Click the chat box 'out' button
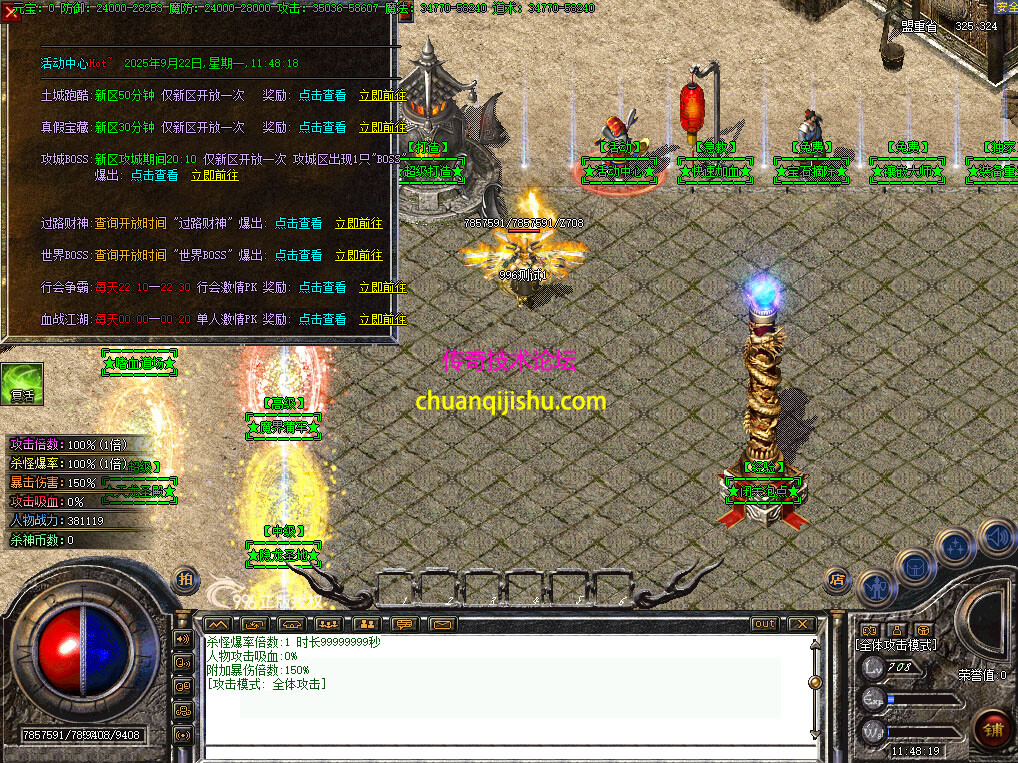This screenshot has height=763, width=1018. point(764,624)
